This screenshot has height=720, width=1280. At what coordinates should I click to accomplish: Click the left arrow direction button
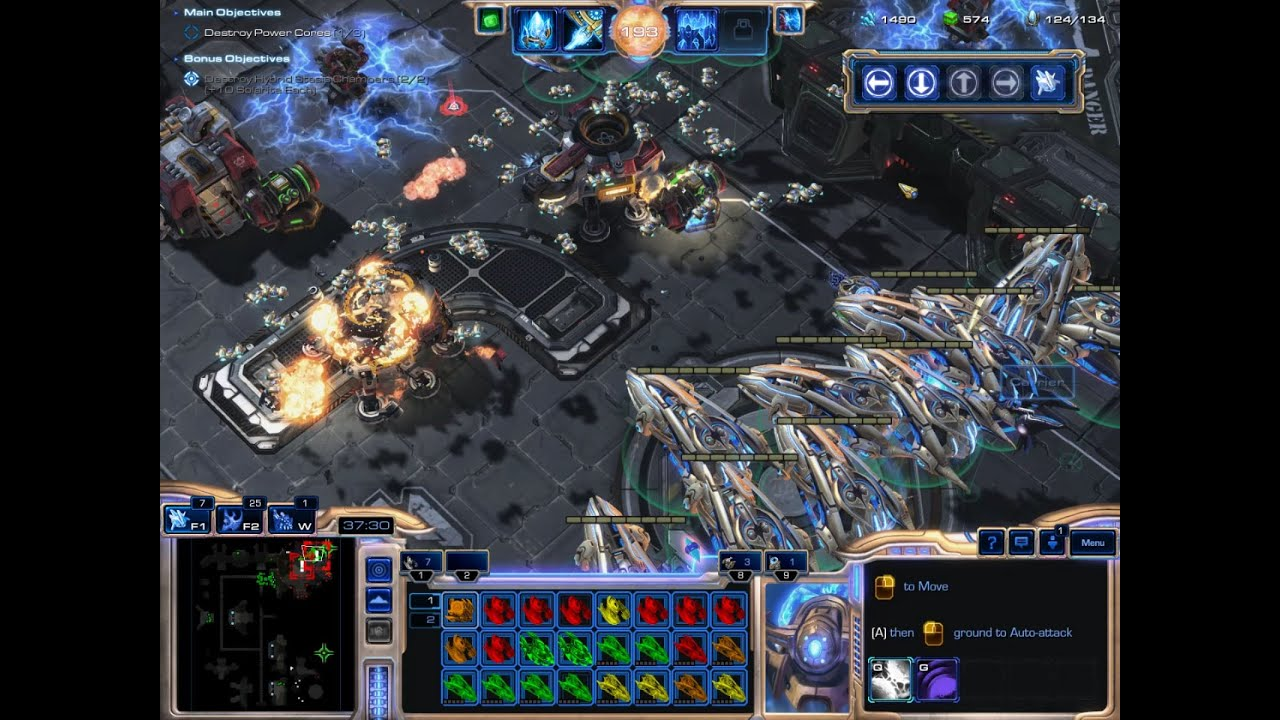tap(878, 83)
